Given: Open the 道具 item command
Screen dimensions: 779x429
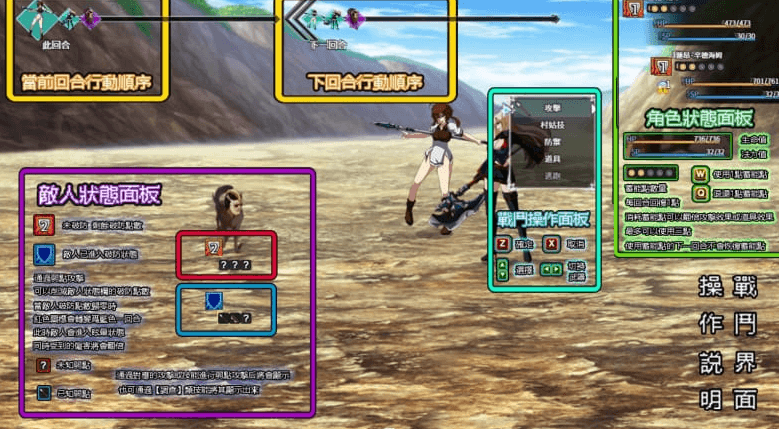Looking at the screenshot, I should click(x=552, y=158).
